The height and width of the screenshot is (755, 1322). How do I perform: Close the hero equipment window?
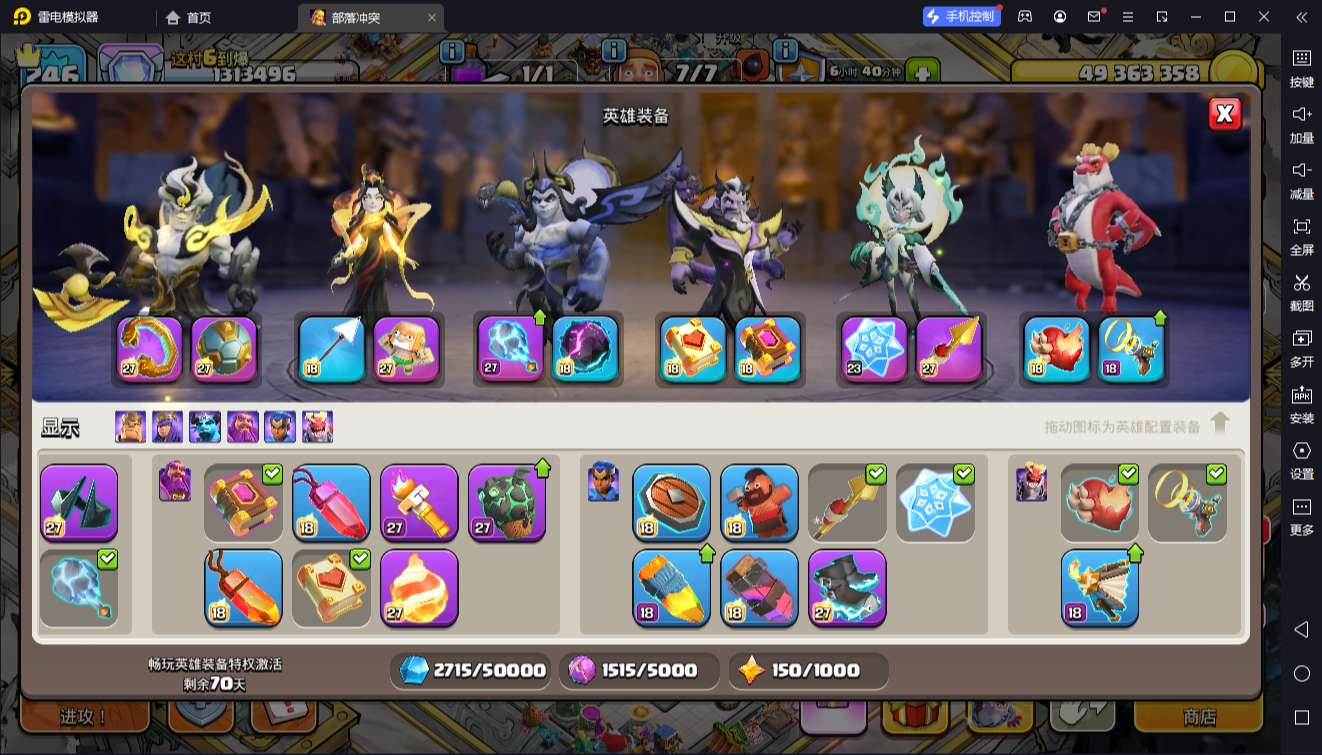click(1225, 114)
